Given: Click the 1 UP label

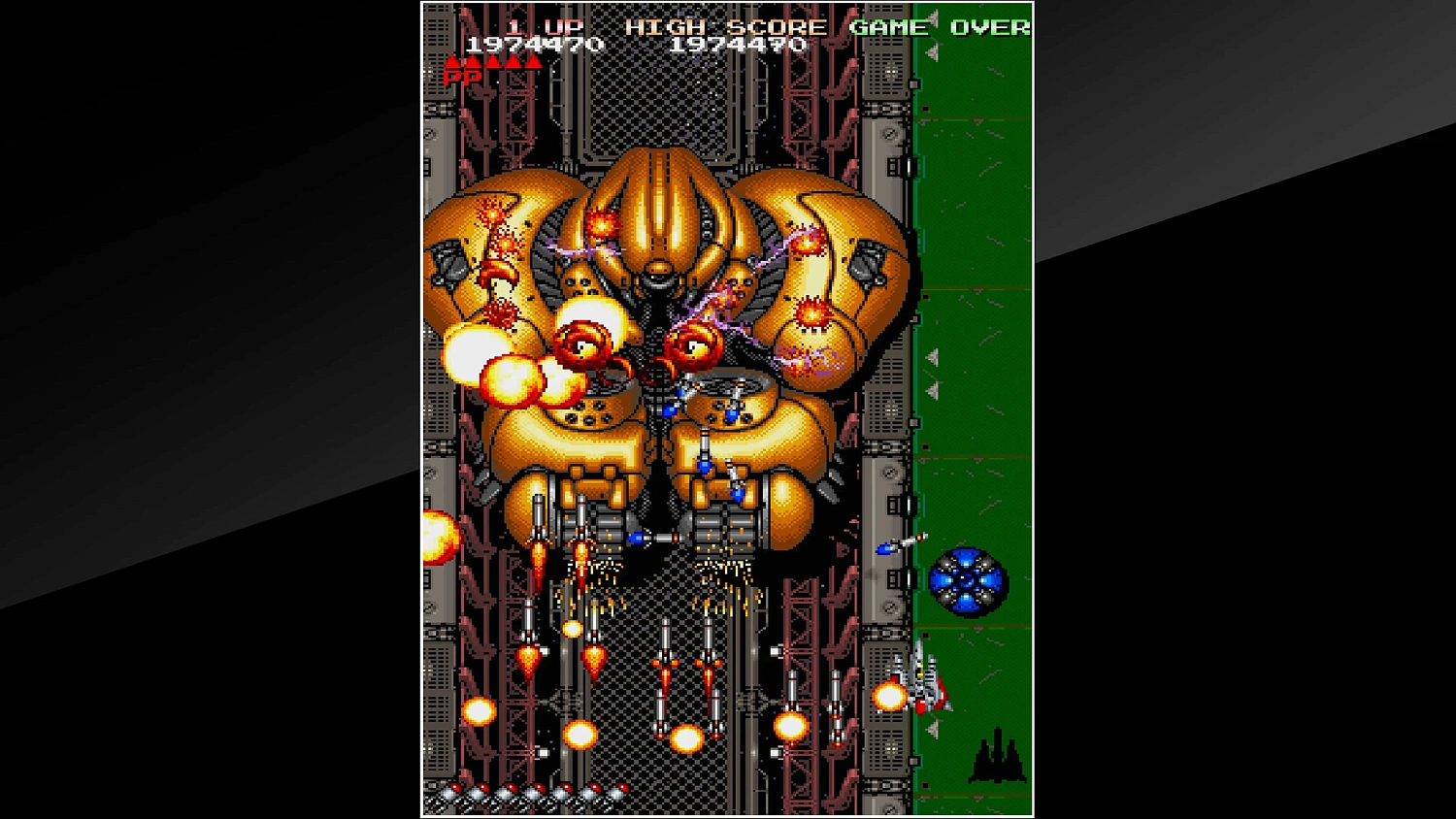Looking at the screenshot, I should point(544,27).
